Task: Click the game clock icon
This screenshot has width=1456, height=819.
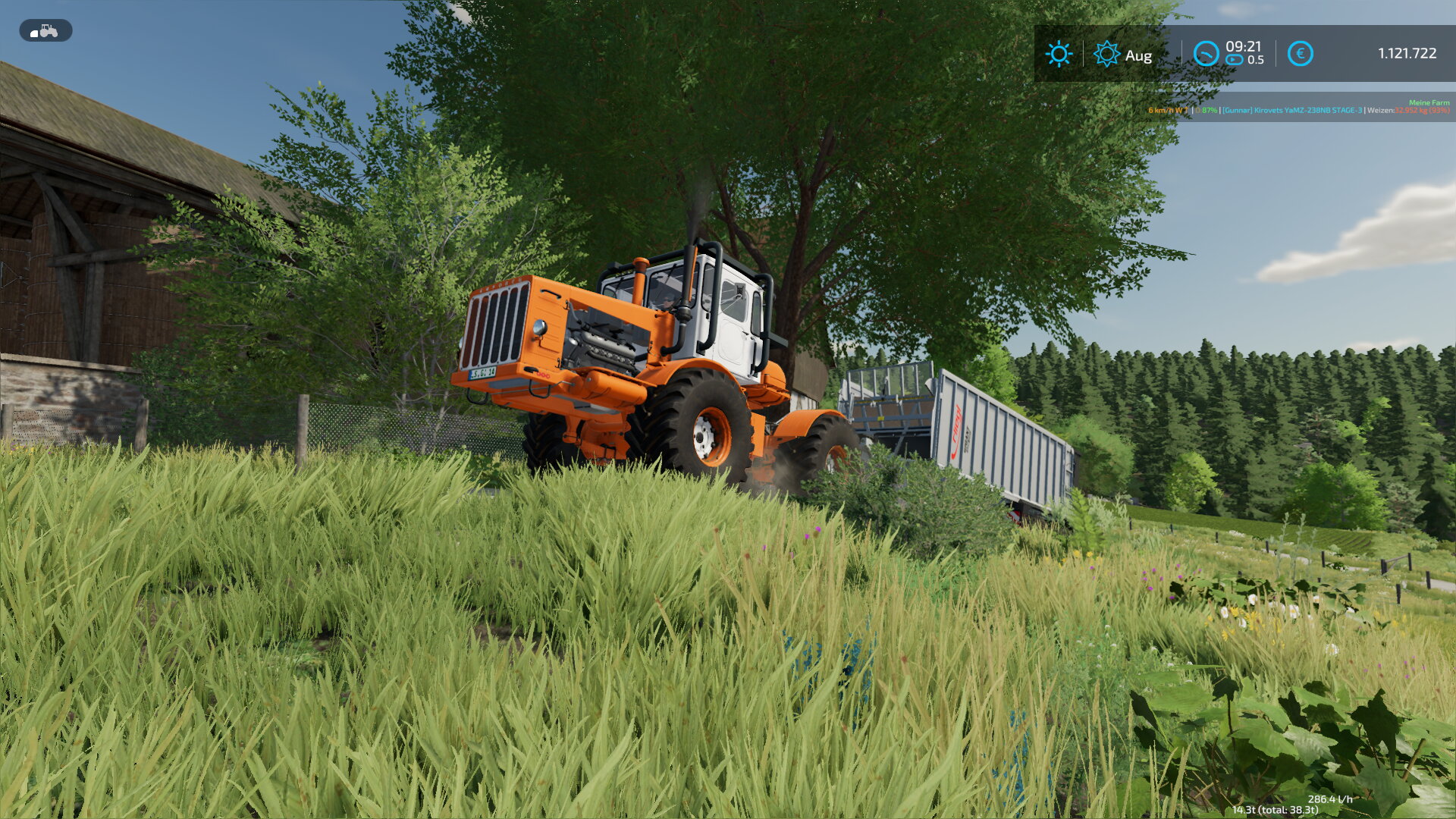Action: tap(1206, 54)
